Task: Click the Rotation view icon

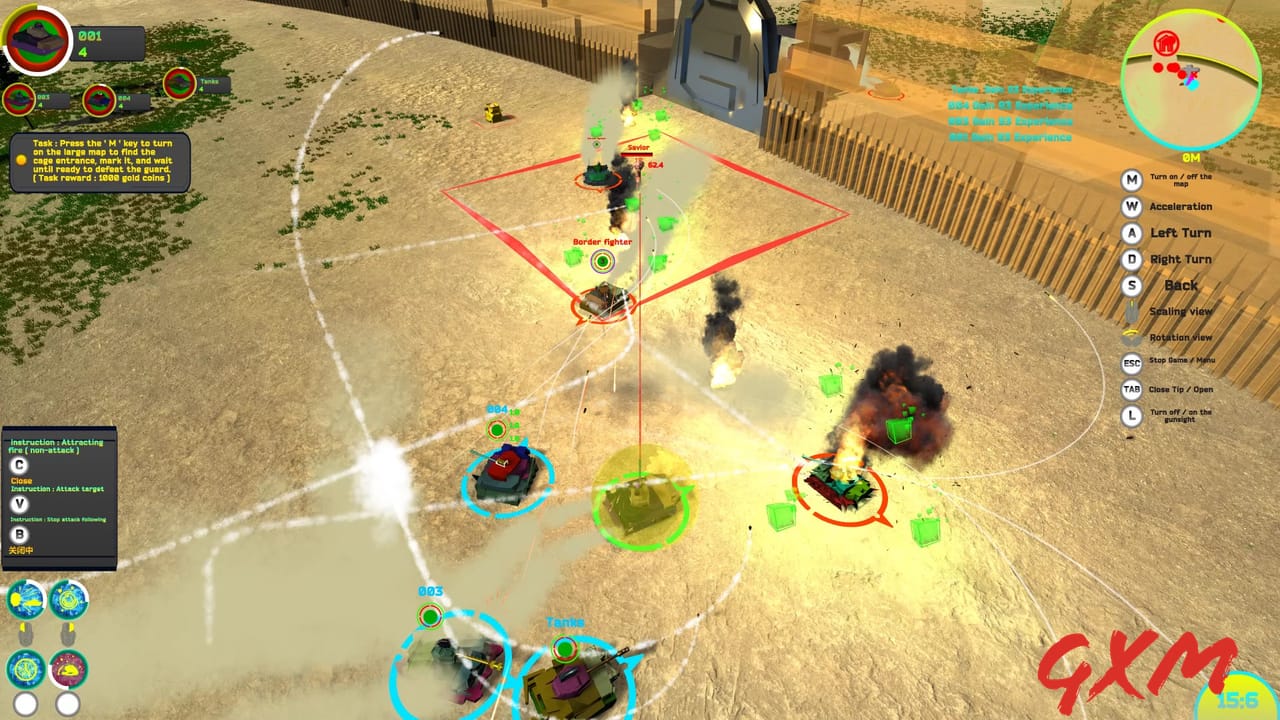Action: click(x=1131, y=337)
